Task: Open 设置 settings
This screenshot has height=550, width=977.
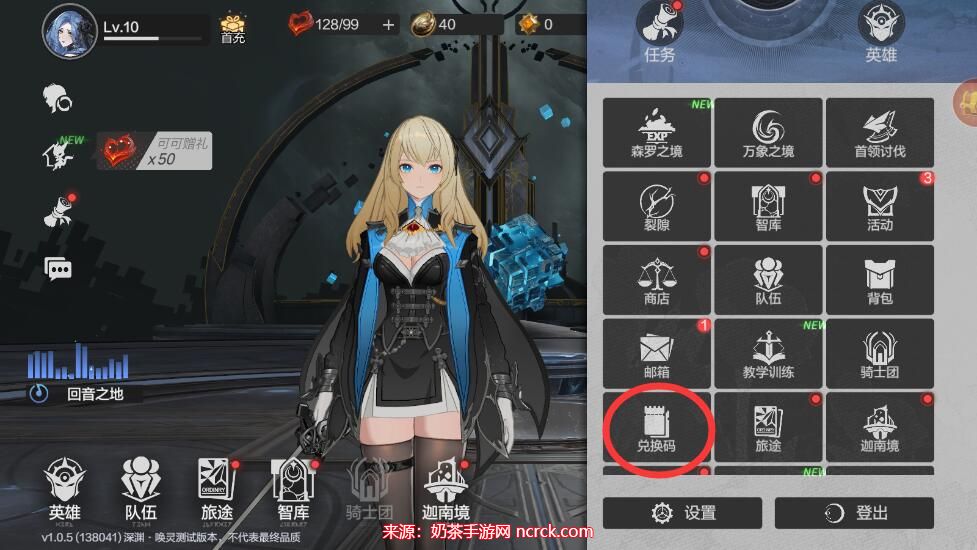Action: point(683,513)
